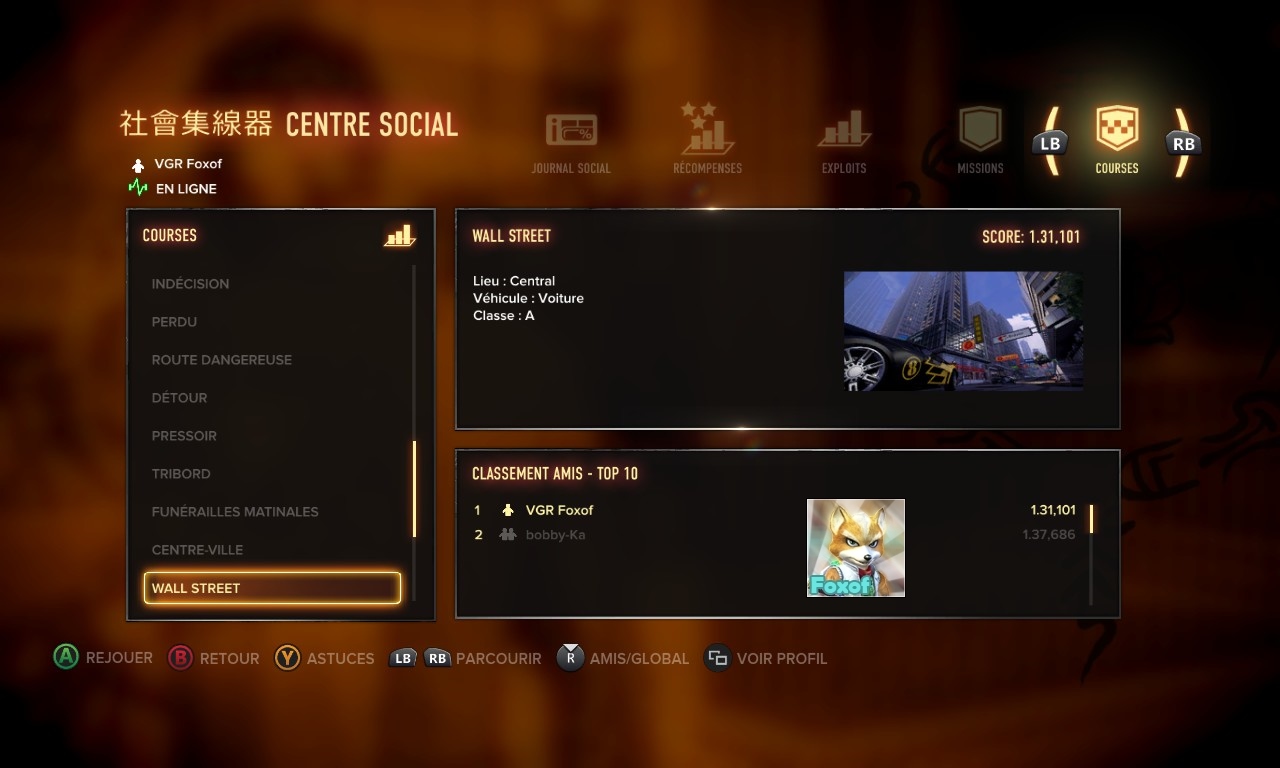Choose Route Dangereuse from the list

click(x=221, y=360)
